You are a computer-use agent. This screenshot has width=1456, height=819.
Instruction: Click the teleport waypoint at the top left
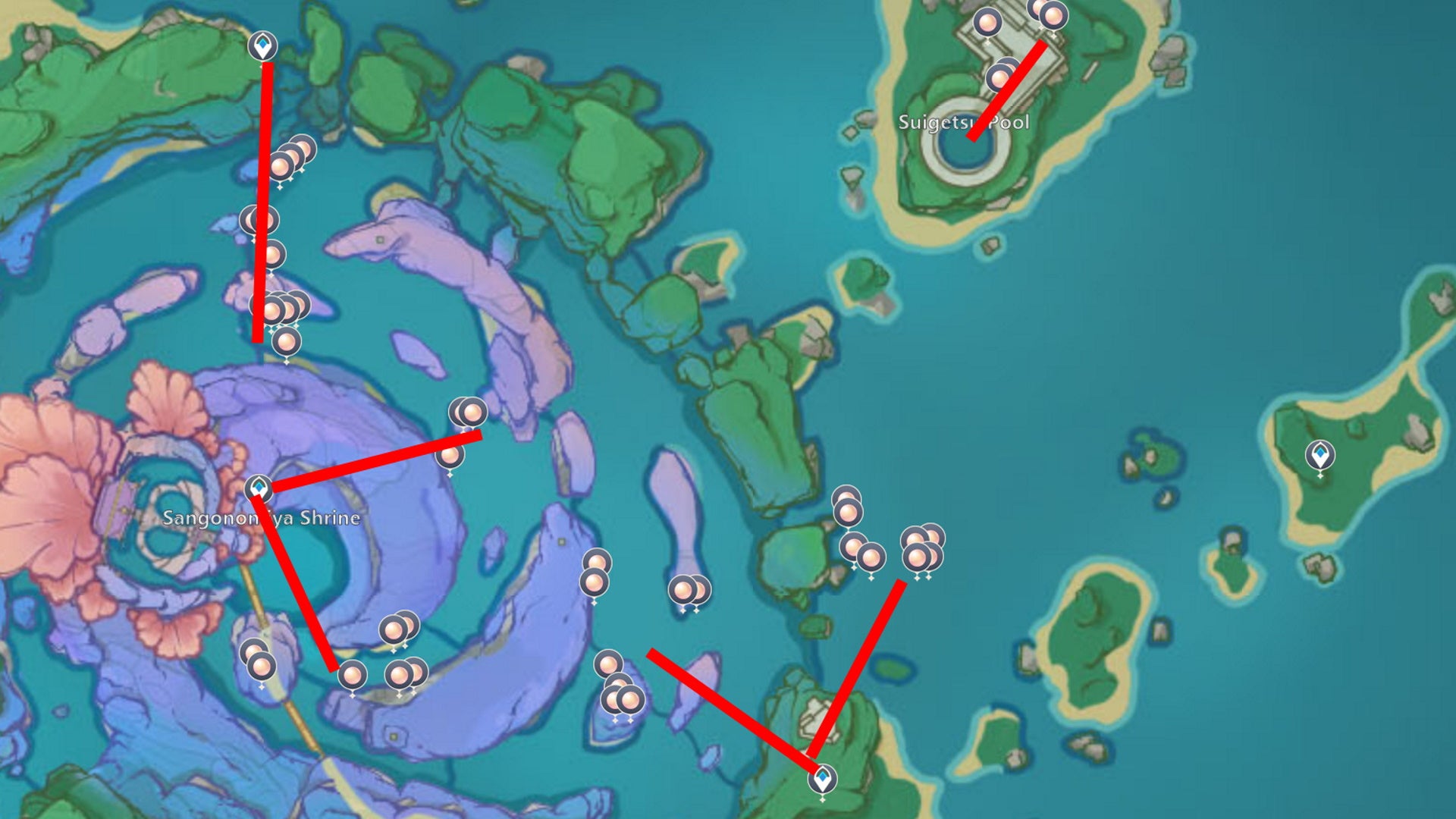pyautogui.click(x=262, y=45)
